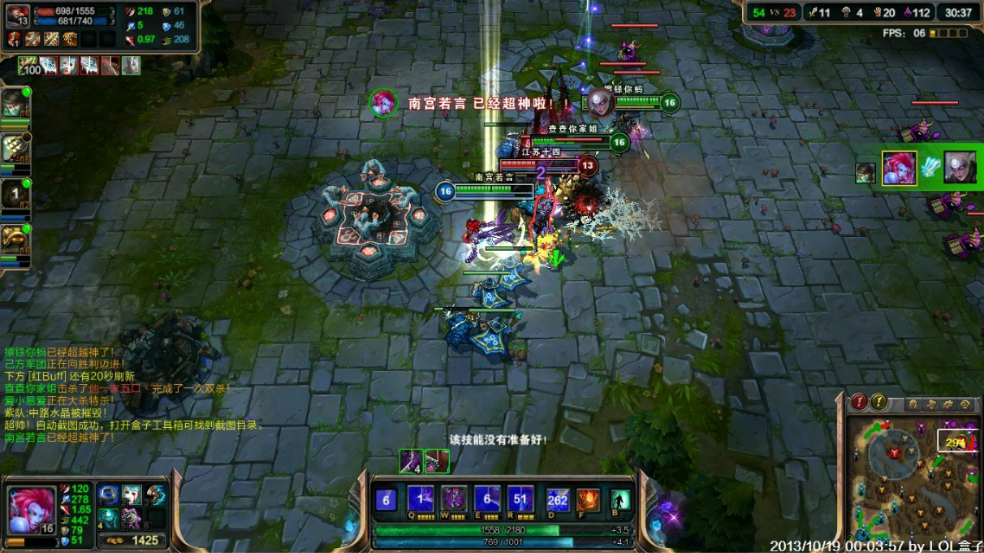Select the item in inventory slot 5
The image size is (984, 553).
click(x=132, y=516)
